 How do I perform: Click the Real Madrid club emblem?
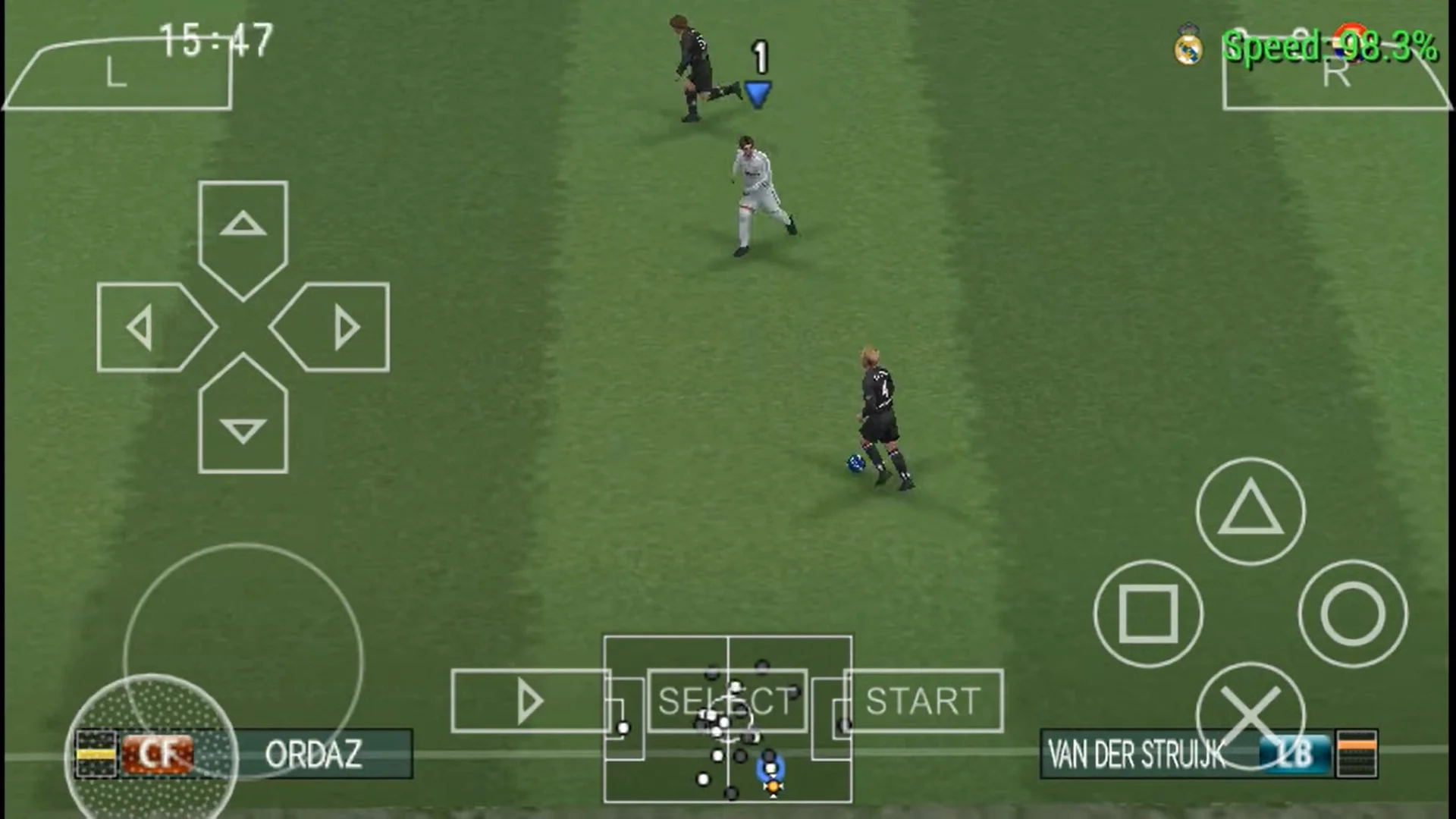pyautogui.click(x=1189, y=44)
